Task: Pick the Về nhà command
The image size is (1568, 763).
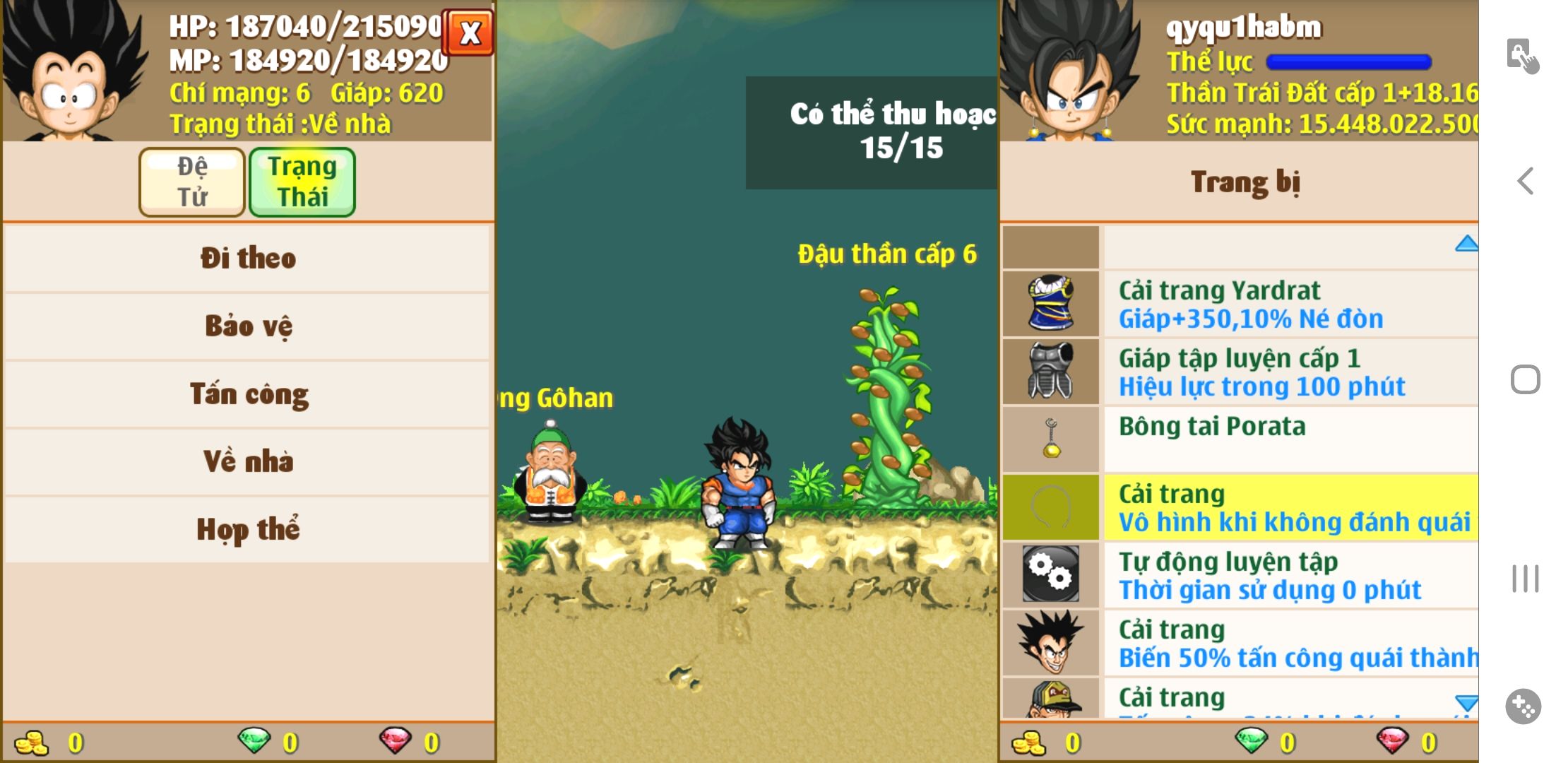Action: pos(247,461)
